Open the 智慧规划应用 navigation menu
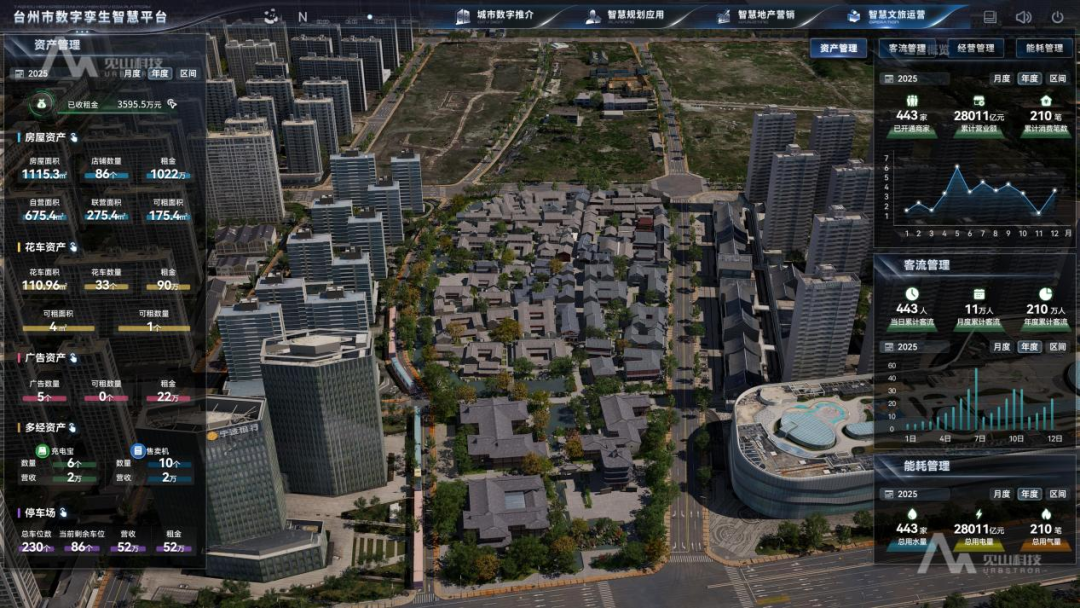This screenshot has height=608, width=1080. pos(627,16)
